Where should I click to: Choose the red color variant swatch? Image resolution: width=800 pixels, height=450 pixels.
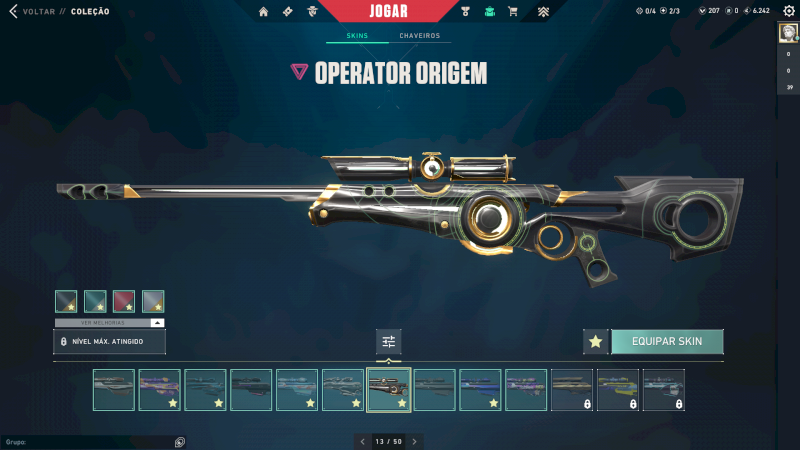[x=124, y=301]
